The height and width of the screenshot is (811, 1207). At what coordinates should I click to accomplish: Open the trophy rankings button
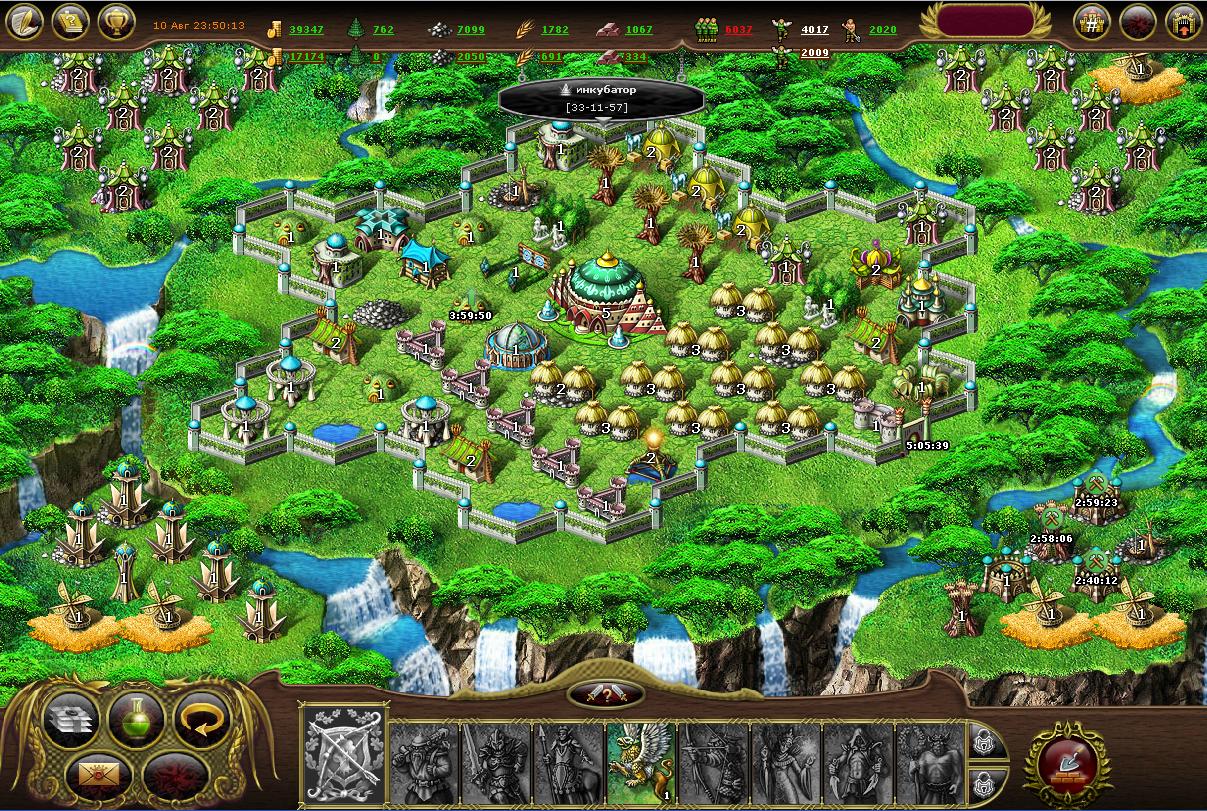[117, 21]
